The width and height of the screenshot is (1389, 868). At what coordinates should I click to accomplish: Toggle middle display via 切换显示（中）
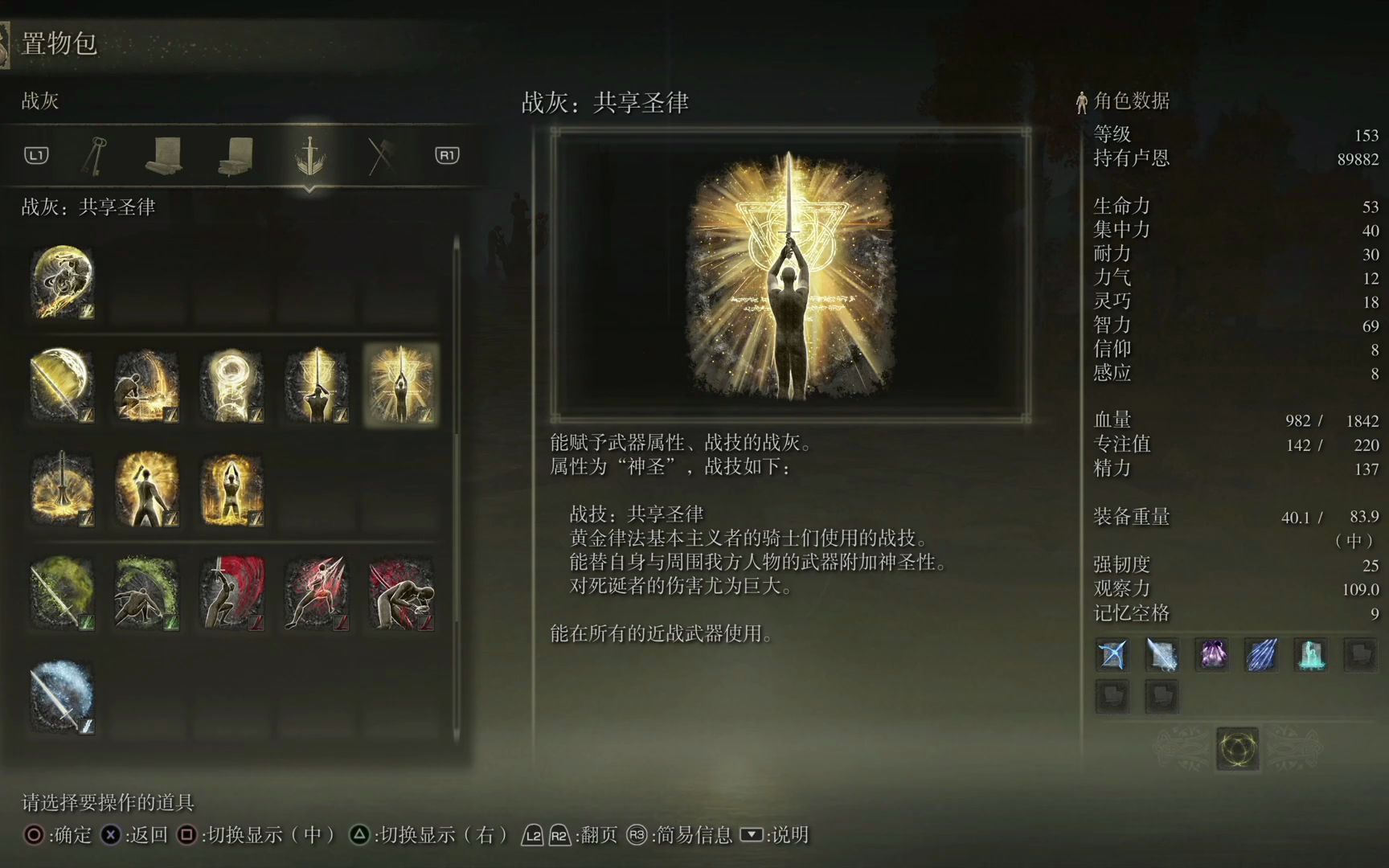[257, 834]
